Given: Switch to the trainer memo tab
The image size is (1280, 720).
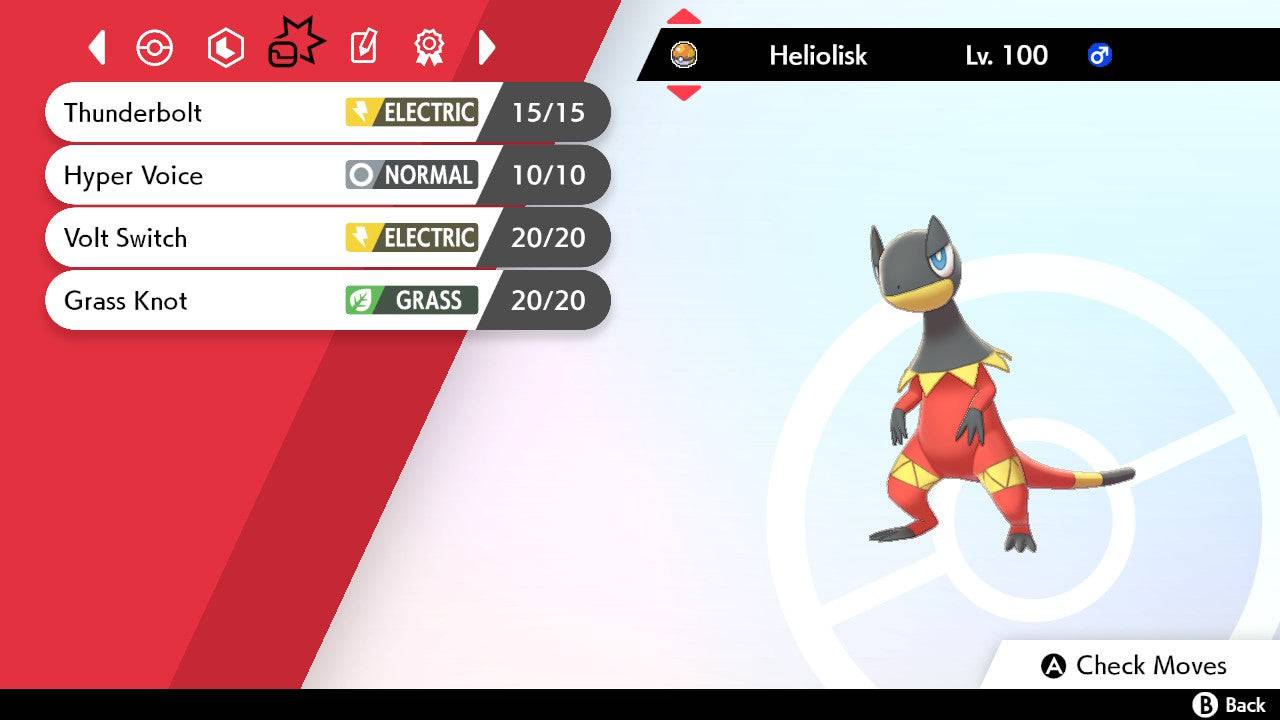Looking at the screenshot, I should point(363,47).
